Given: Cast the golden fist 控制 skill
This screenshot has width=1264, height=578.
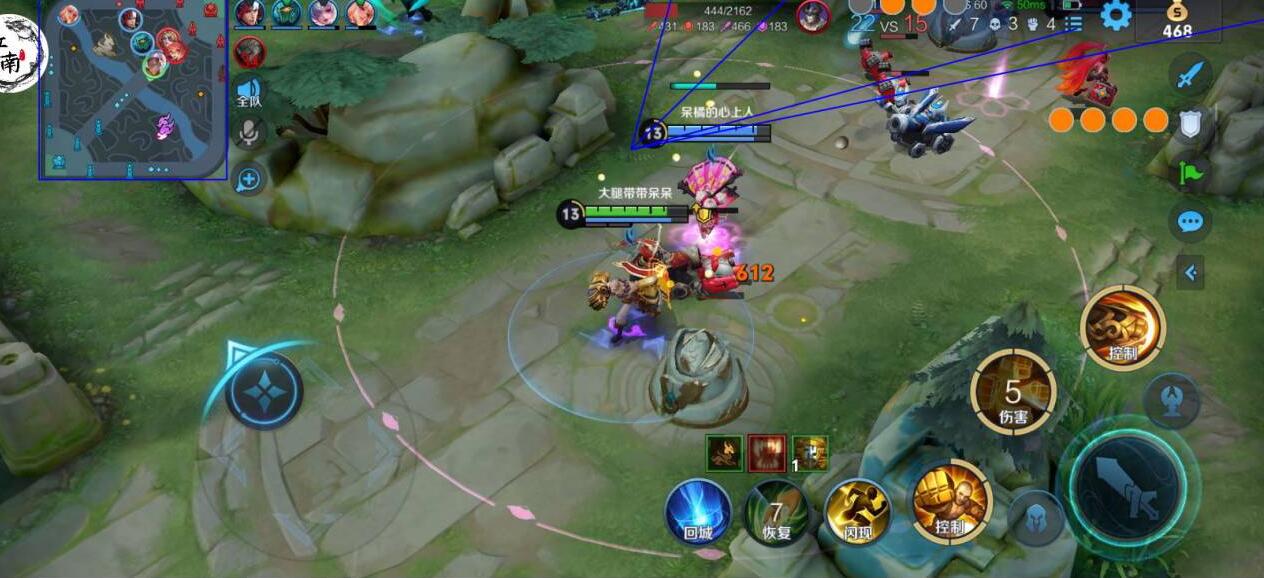Looking at the screenshot, I should click(950, 502).
